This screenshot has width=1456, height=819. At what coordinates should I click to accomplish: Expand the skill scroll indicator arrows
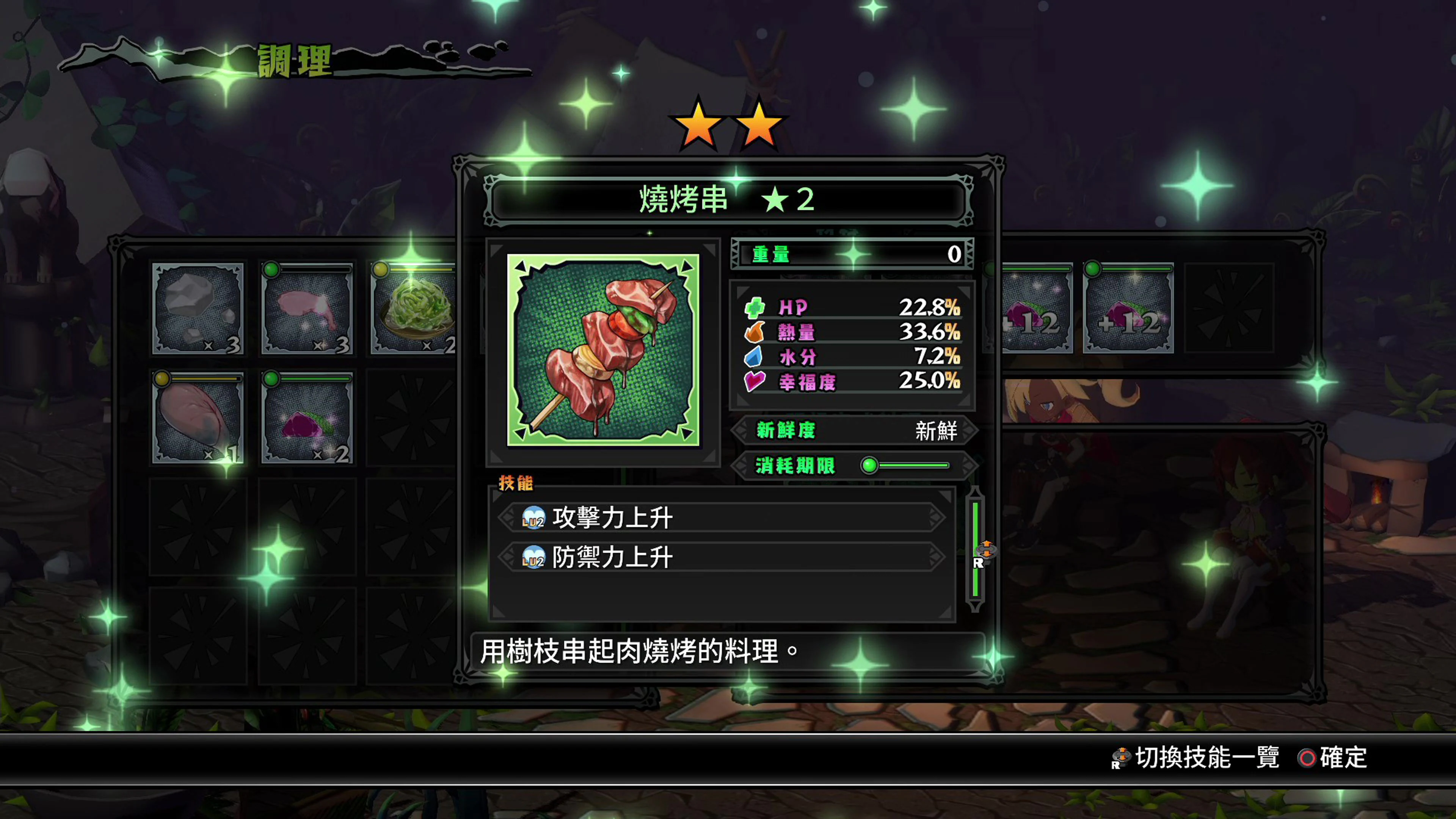pos(986,549)
